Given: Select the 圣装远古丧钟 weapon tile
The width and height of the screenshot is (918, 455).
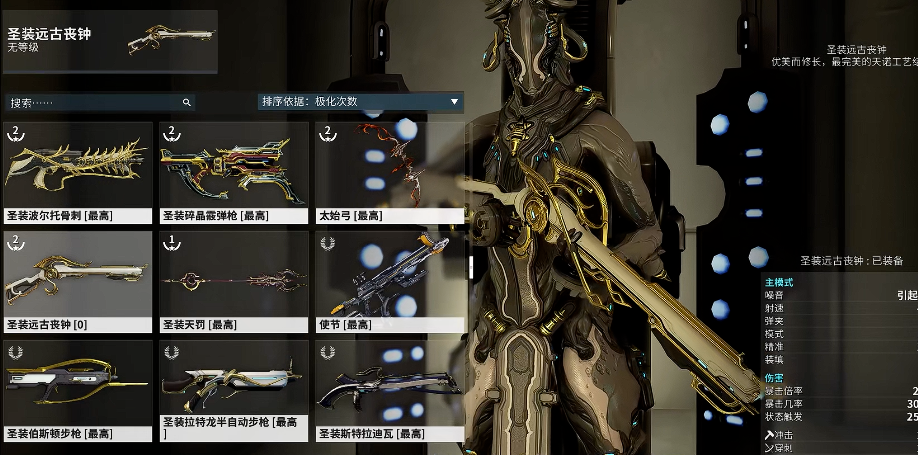Looking at the screenshot, I should coord(78,281).
